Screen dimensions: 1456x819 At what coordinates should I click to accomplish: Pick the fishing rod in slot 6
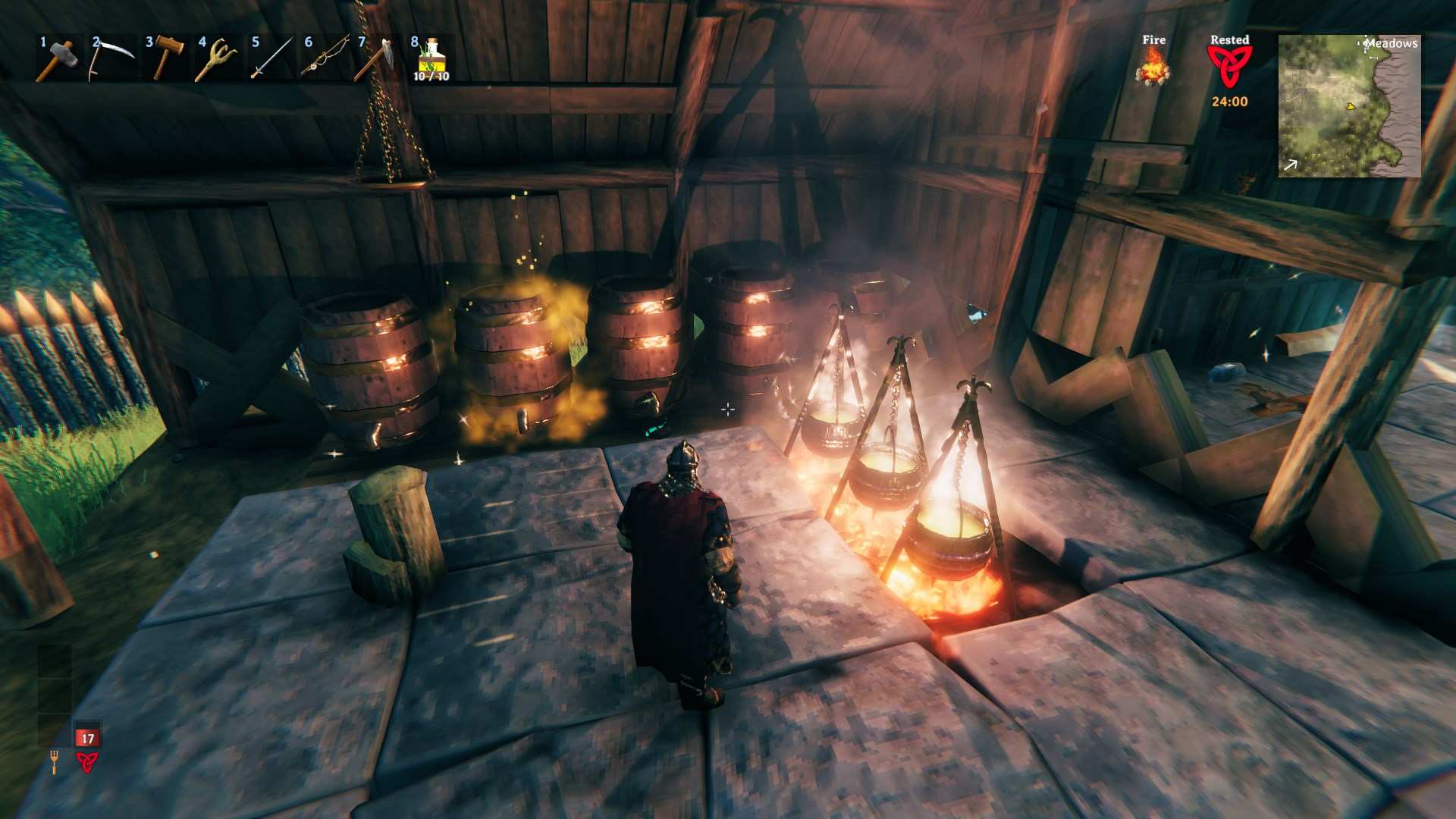tap(324, 58)
